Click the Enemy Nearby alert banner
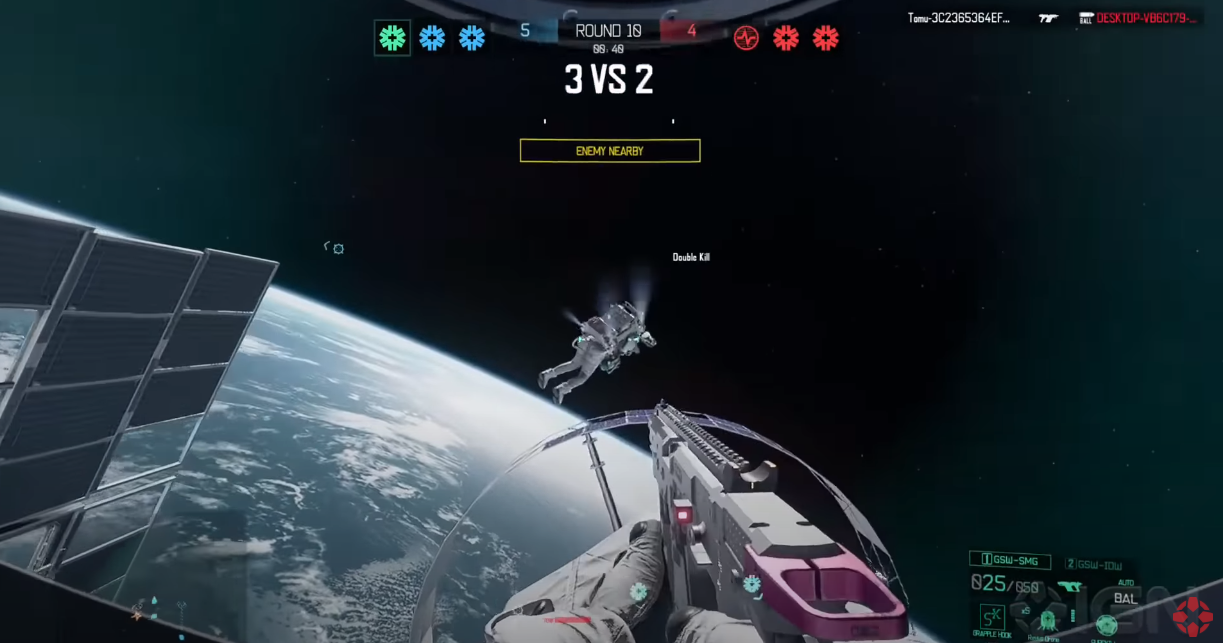 click(610, 151)
